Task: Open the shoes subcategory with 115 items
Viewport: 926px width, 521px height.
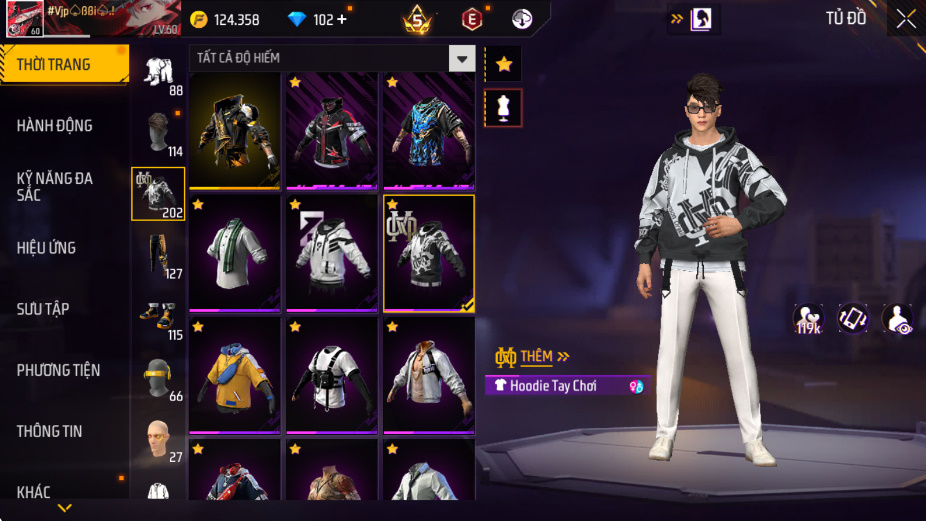Action: [x=158, y=318]
